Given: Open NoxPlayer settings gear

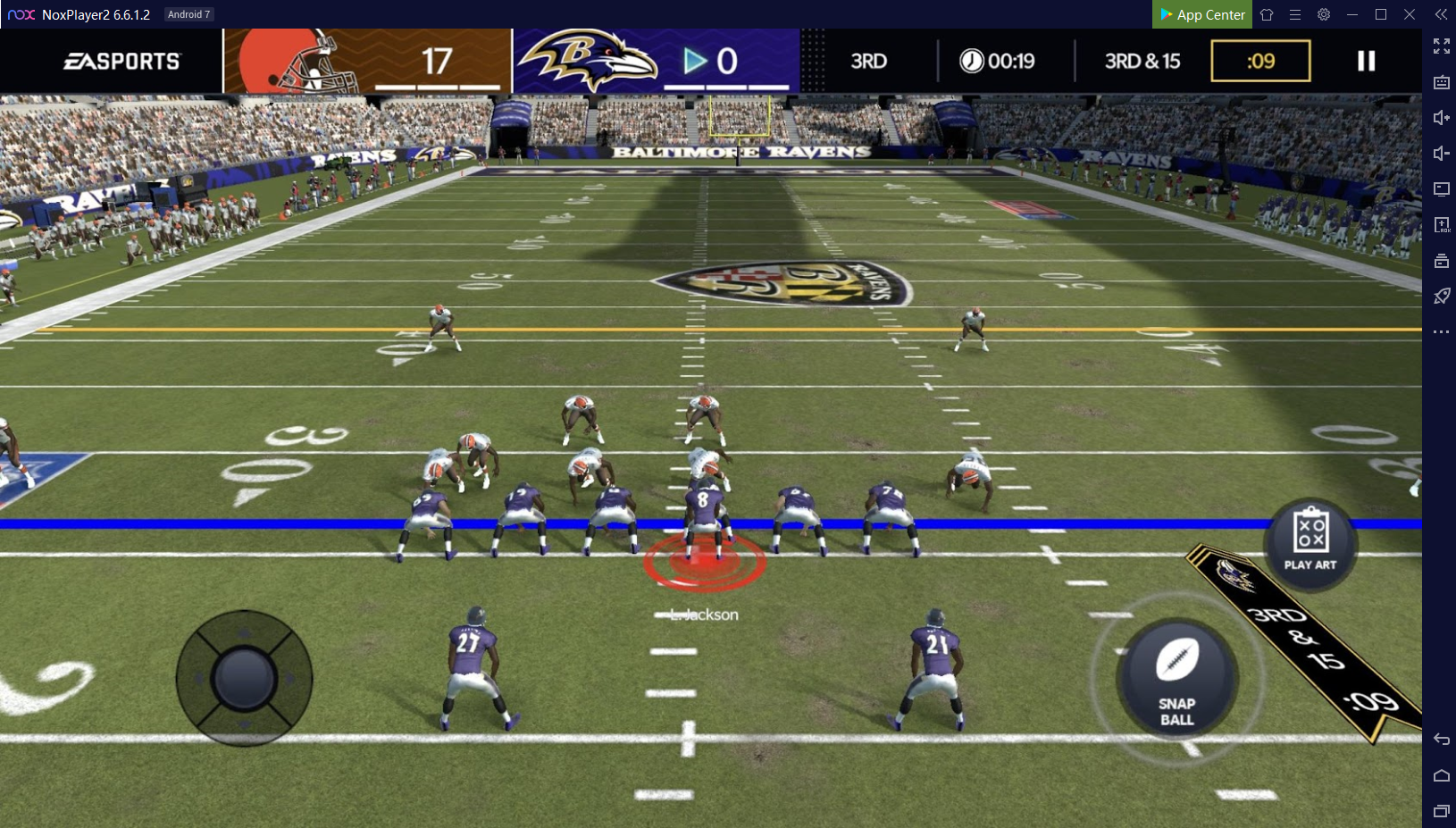Looking at the screenshot, I should tap(1324, 14).
